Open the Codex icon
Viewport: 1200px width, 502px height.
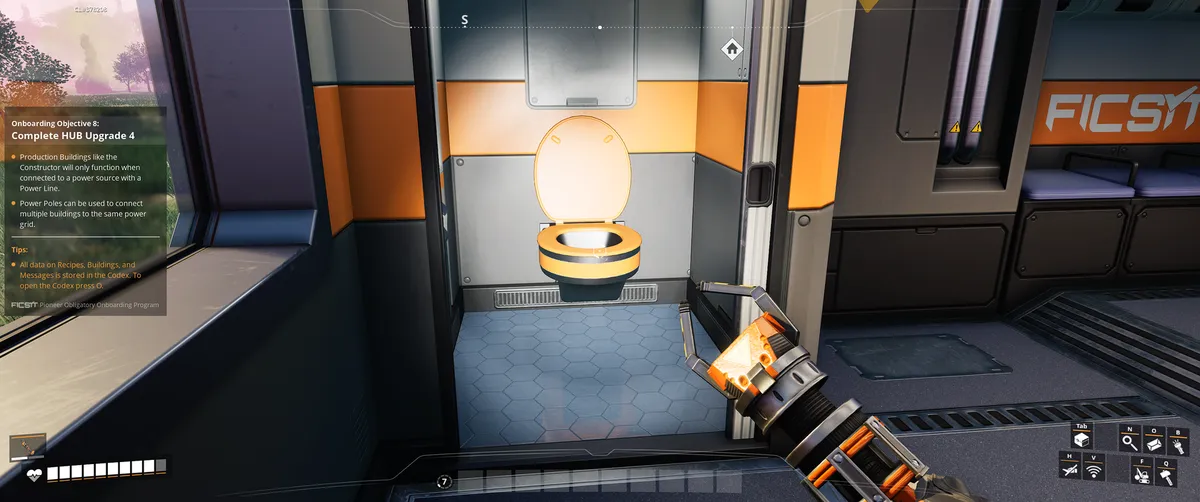[x=1154, y=441]
